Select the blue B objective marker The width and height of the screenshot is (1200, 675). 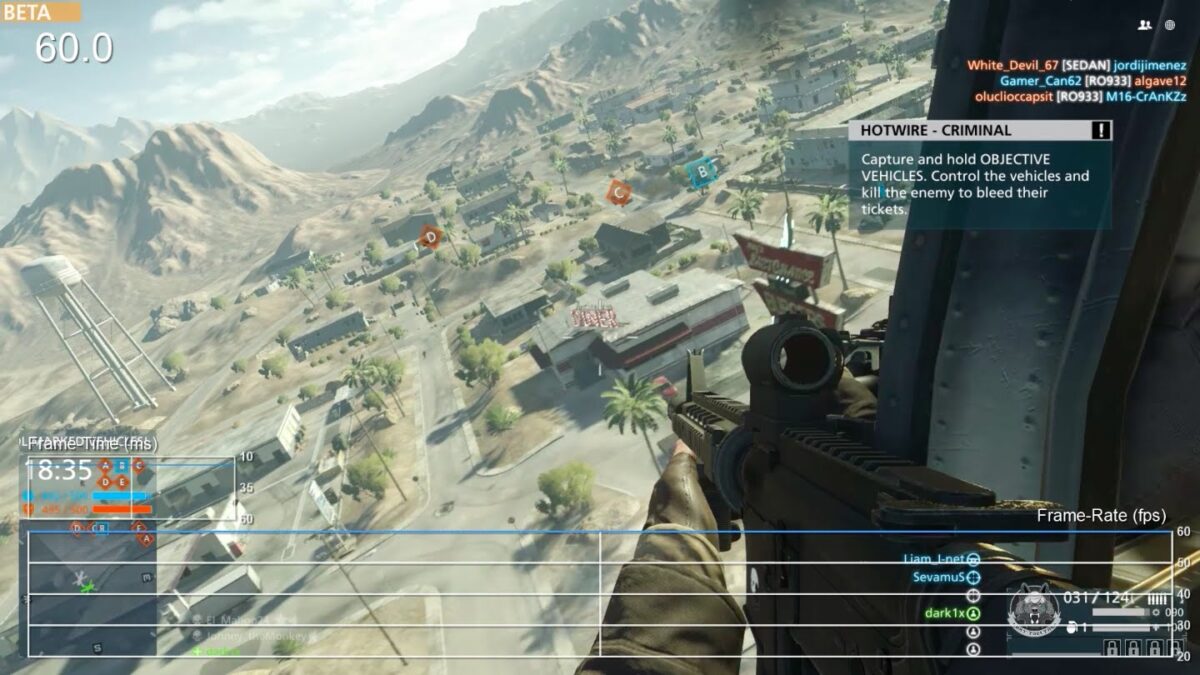pyautogui.click(x=702, y=171)
